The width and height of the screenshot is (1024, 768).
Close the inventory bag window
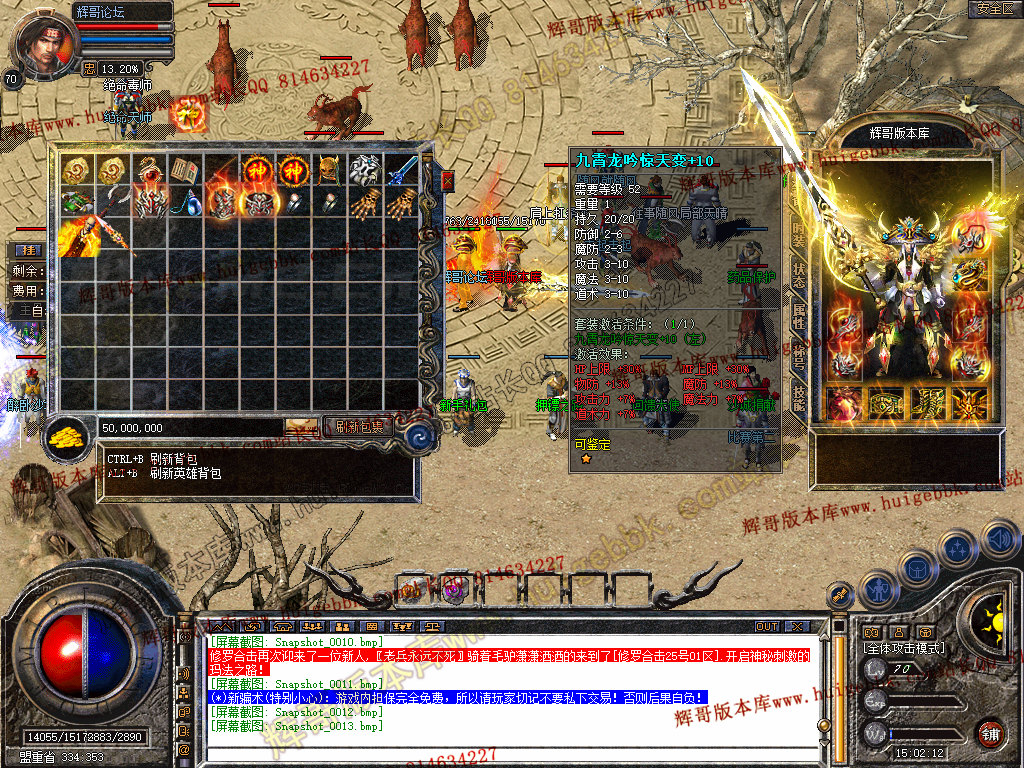[447, 180]
